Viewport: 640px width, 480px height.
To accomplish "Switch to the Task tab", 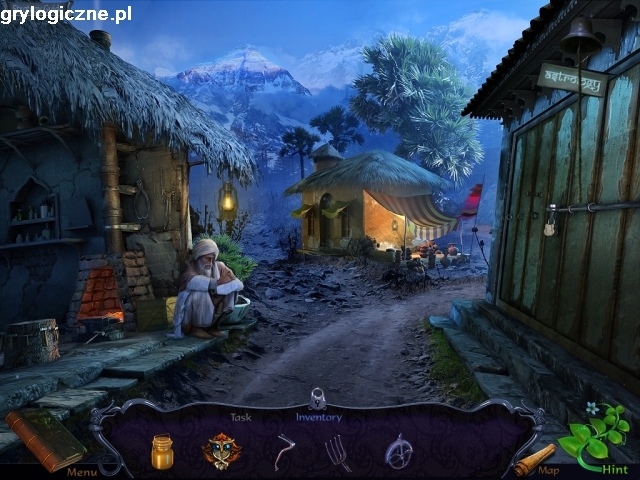I will point(240,417).
